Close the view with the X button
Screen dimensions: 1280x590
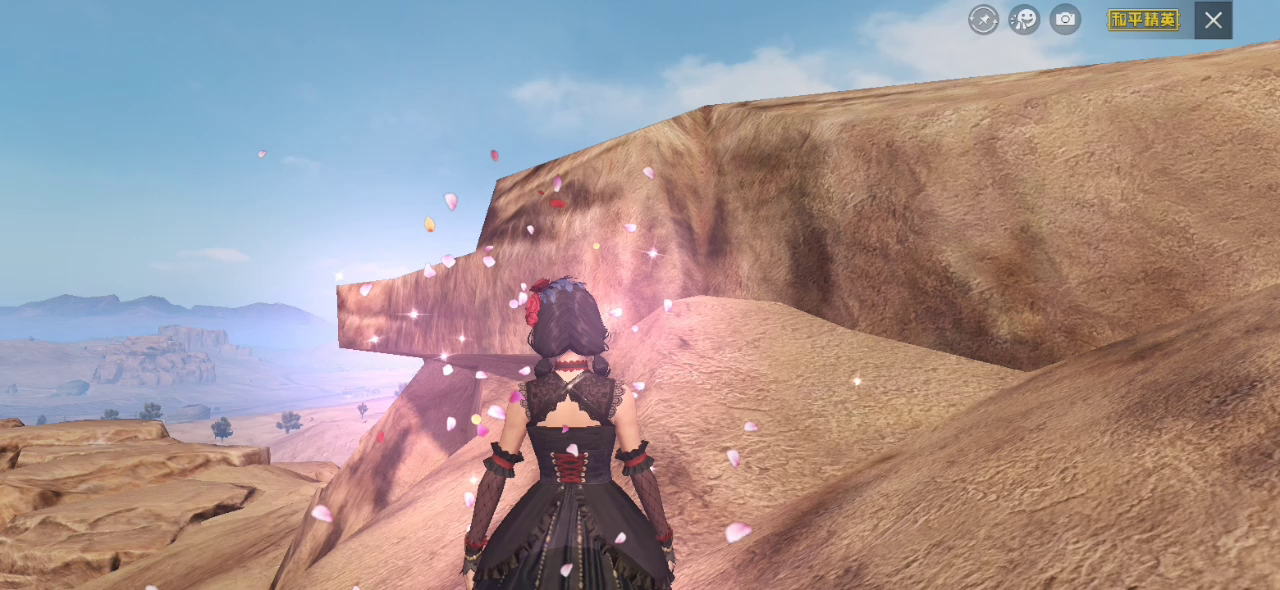(x=1213, y=20)
